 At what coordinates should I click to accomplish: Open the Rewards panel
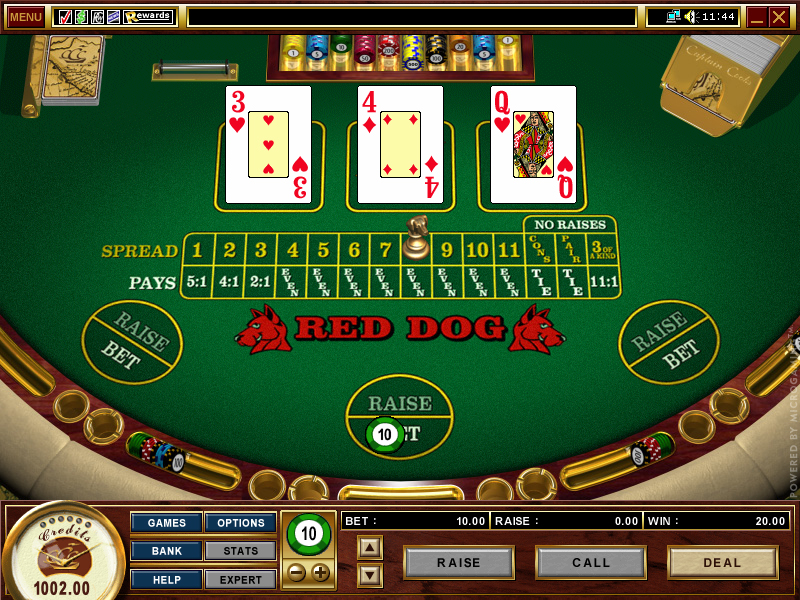pos(149,17)
